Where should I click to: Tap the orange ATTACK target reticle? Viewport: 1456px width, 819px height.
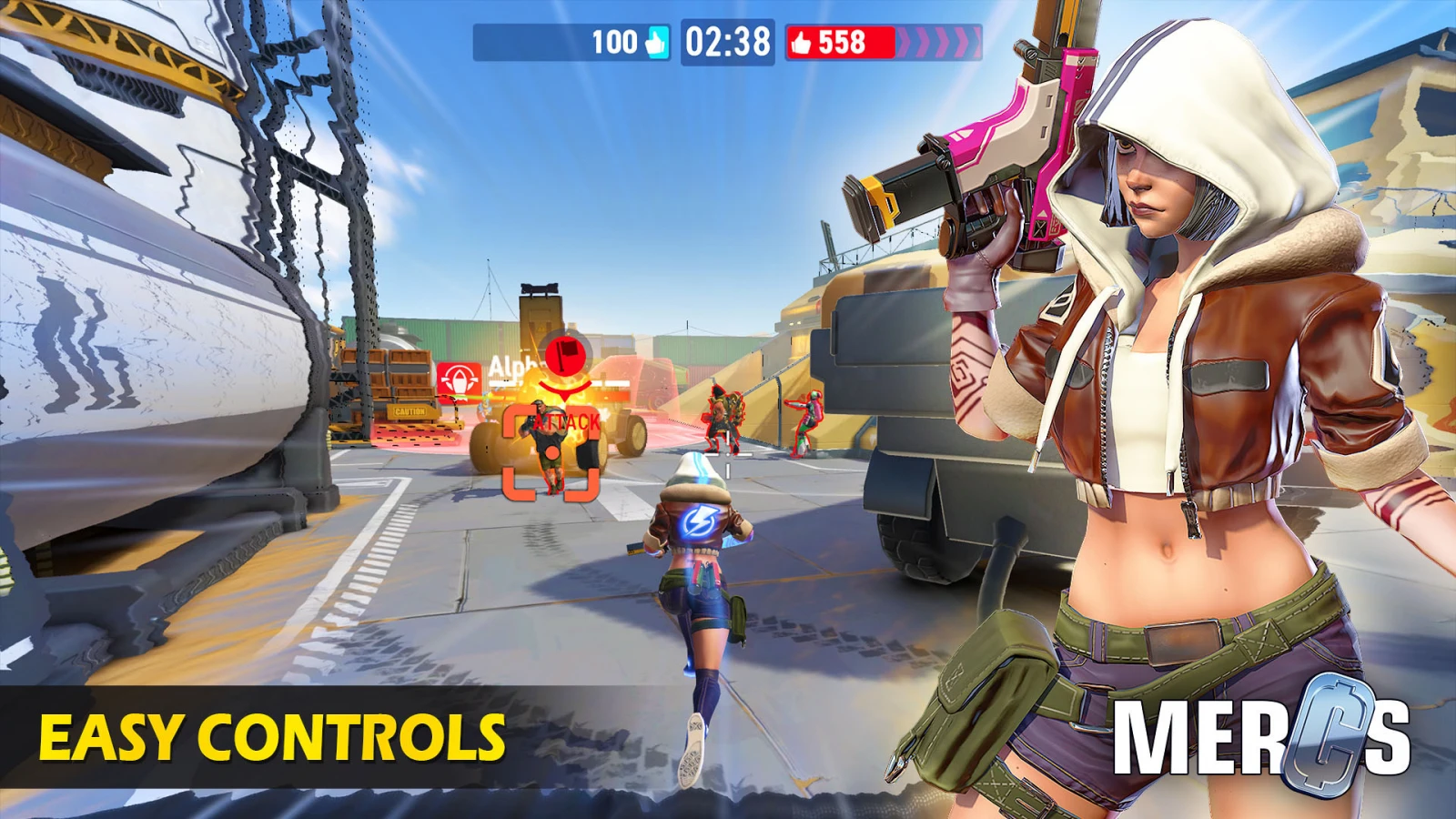551,452
